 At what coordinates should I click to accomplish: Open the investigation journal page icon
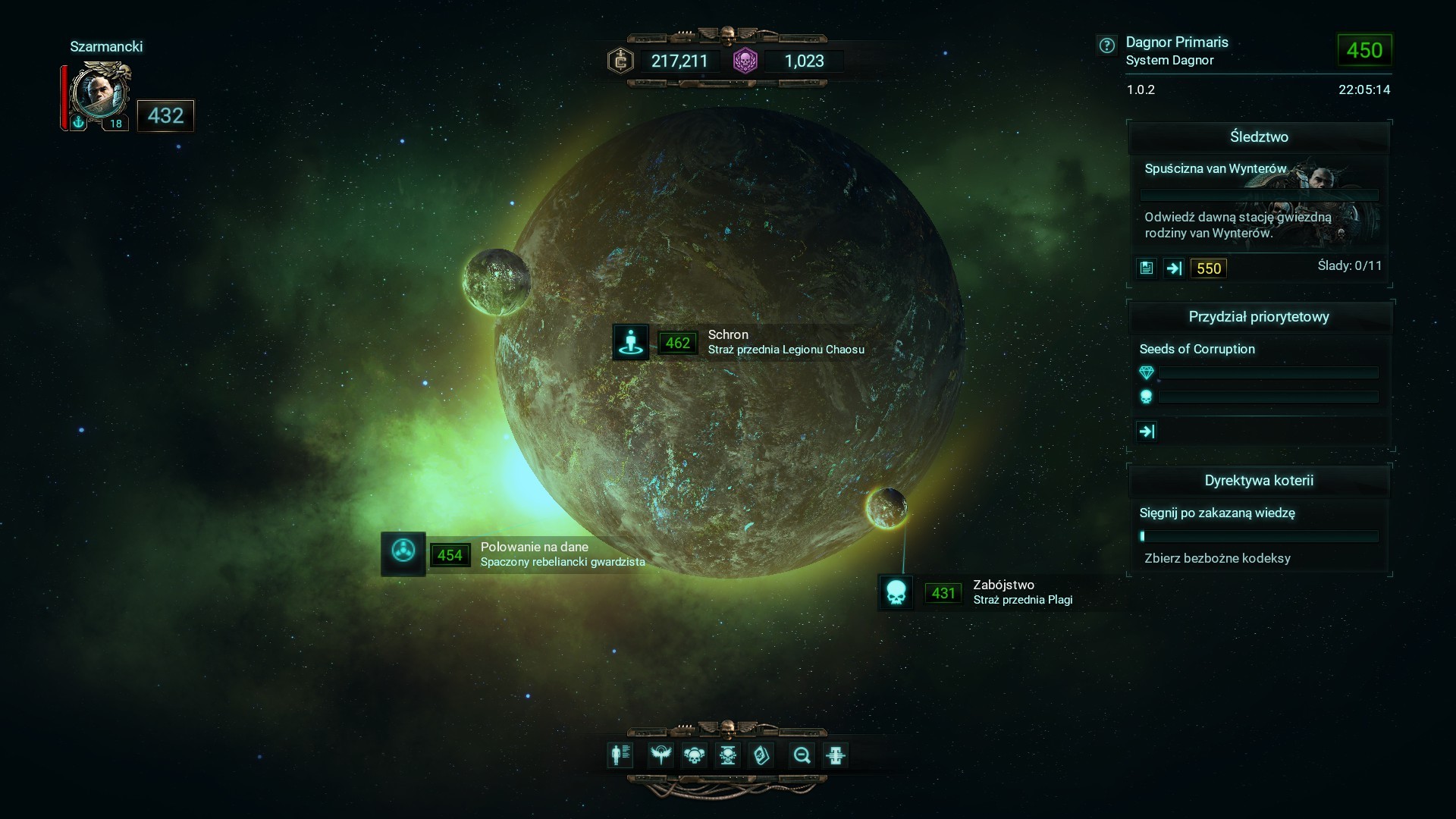coord(1147,268)
